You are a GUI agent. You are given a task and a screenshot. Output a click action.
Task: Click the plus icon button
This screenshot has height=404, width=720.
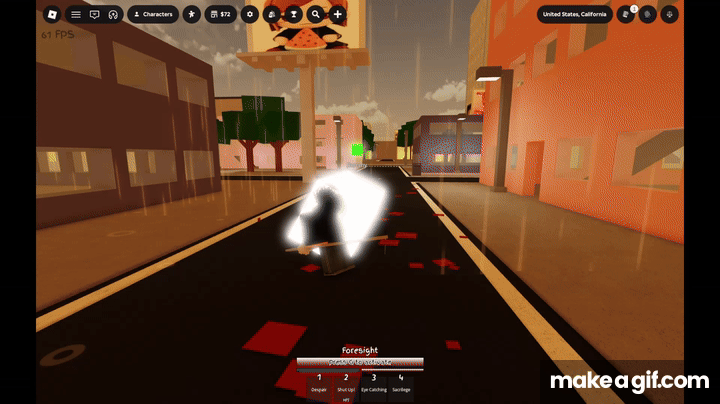coord(338,14)
